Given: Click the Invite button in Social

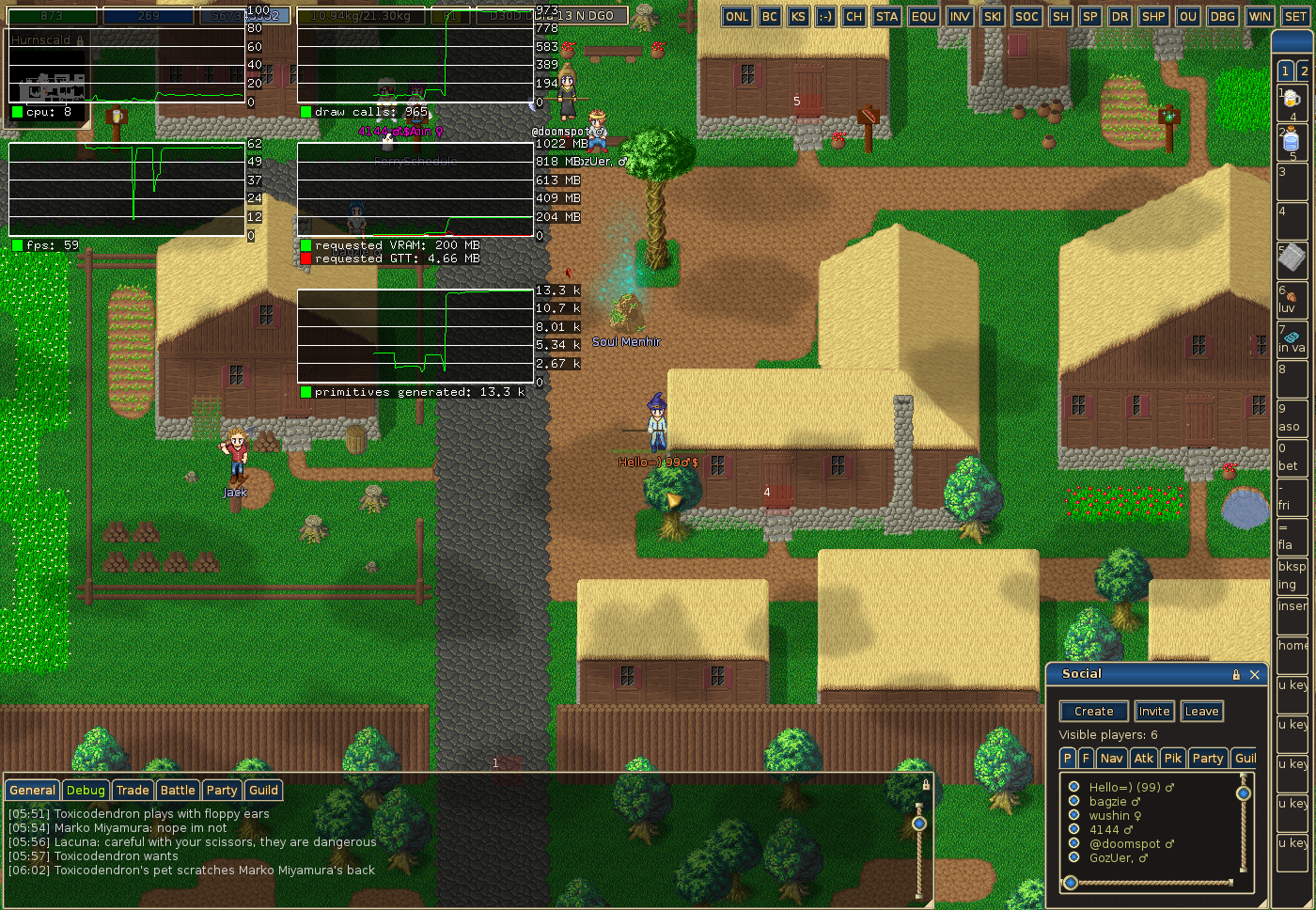Looking at the screenshot, I should click(1153, 712).
